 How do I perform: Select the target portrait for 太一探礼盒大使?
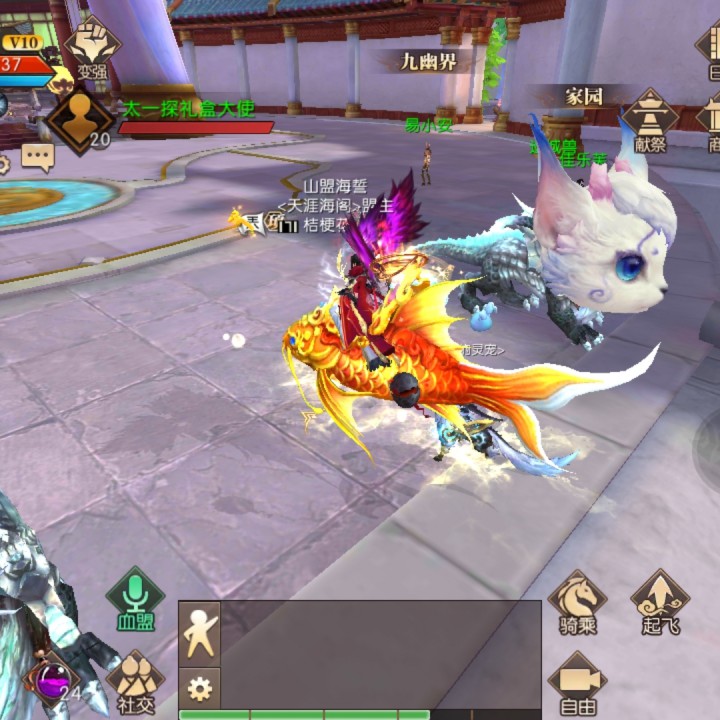click(80, 119)
